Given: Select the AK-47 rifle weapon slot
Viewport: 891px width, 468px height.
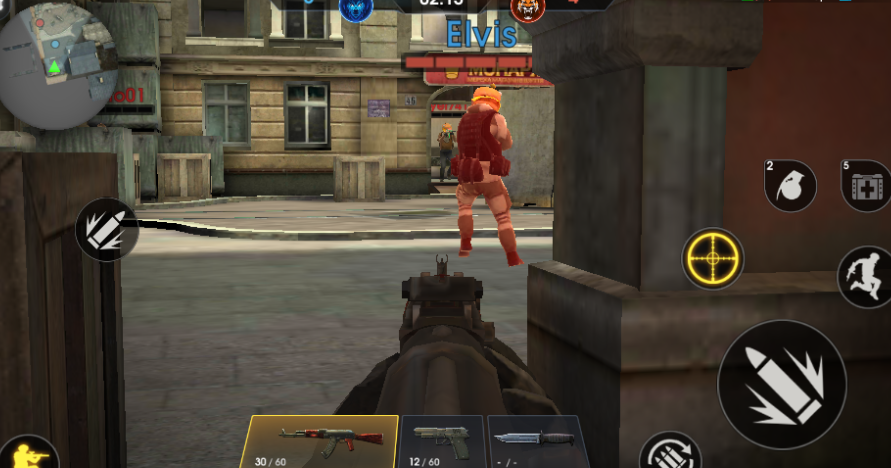Looking at the screenshot, I should click(319, 441).
